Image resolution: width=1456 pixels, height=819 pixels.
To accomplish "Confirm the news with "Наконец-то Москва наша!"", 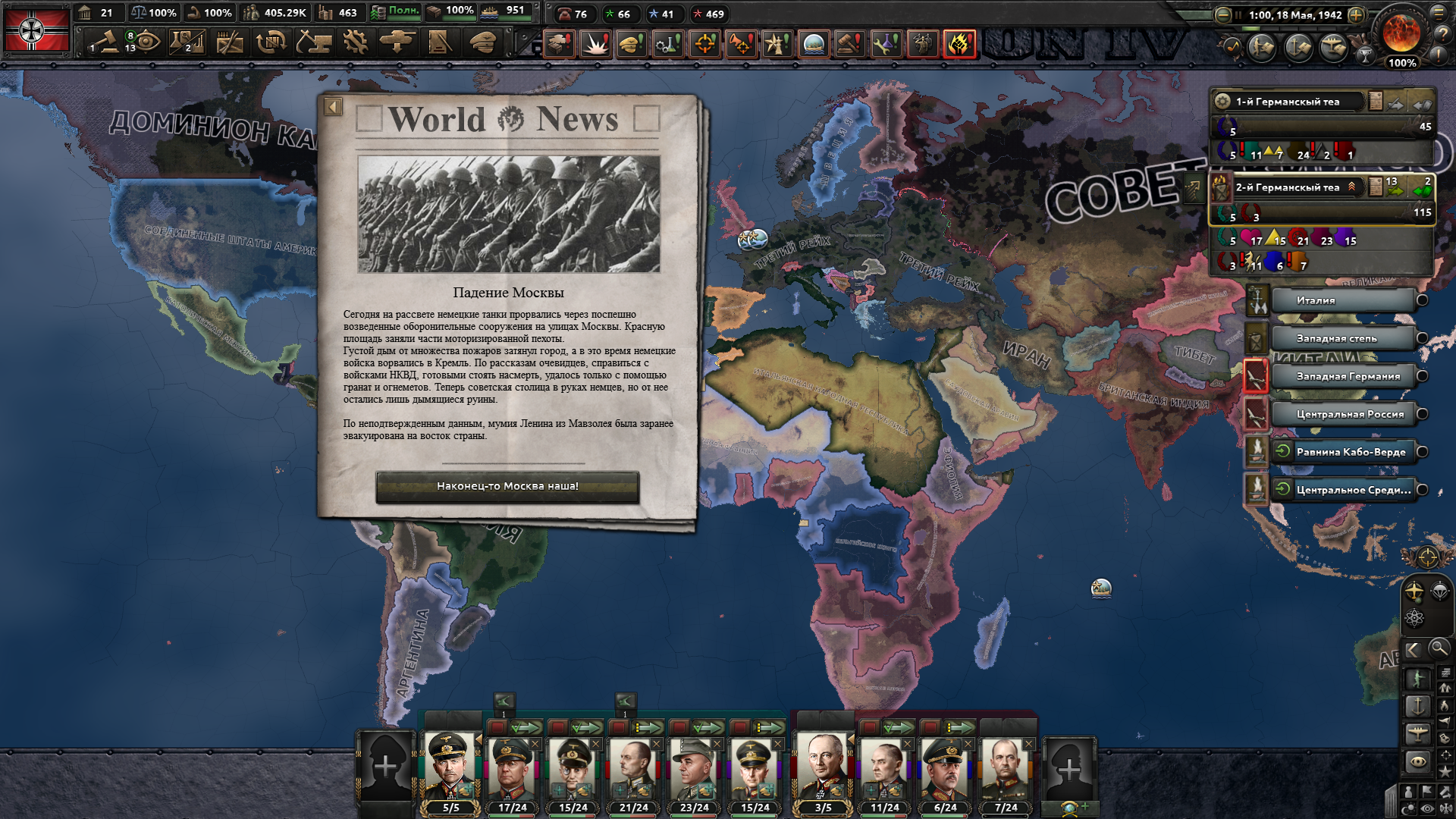I will pyautogui.click(x=507, y=486).
